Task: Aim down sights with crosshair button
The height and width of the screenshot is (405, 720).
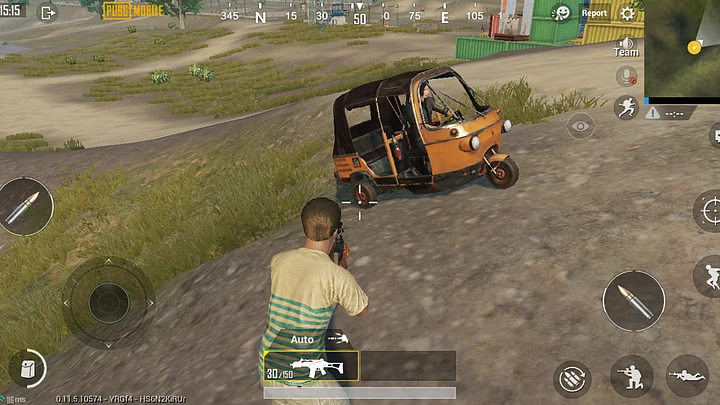Action: click(709, 211)
